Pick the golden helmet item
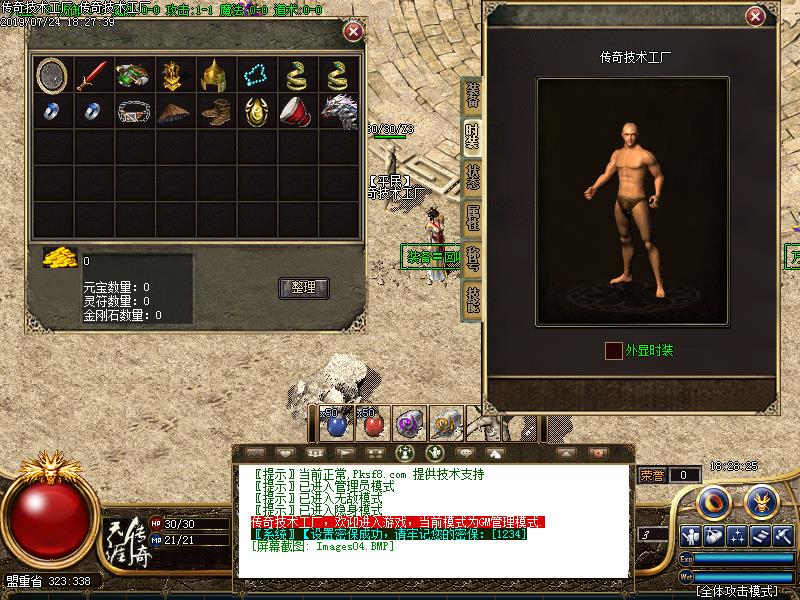Image resolution: width=800 pixels, height=600 pixels. (x=214, y=74)
